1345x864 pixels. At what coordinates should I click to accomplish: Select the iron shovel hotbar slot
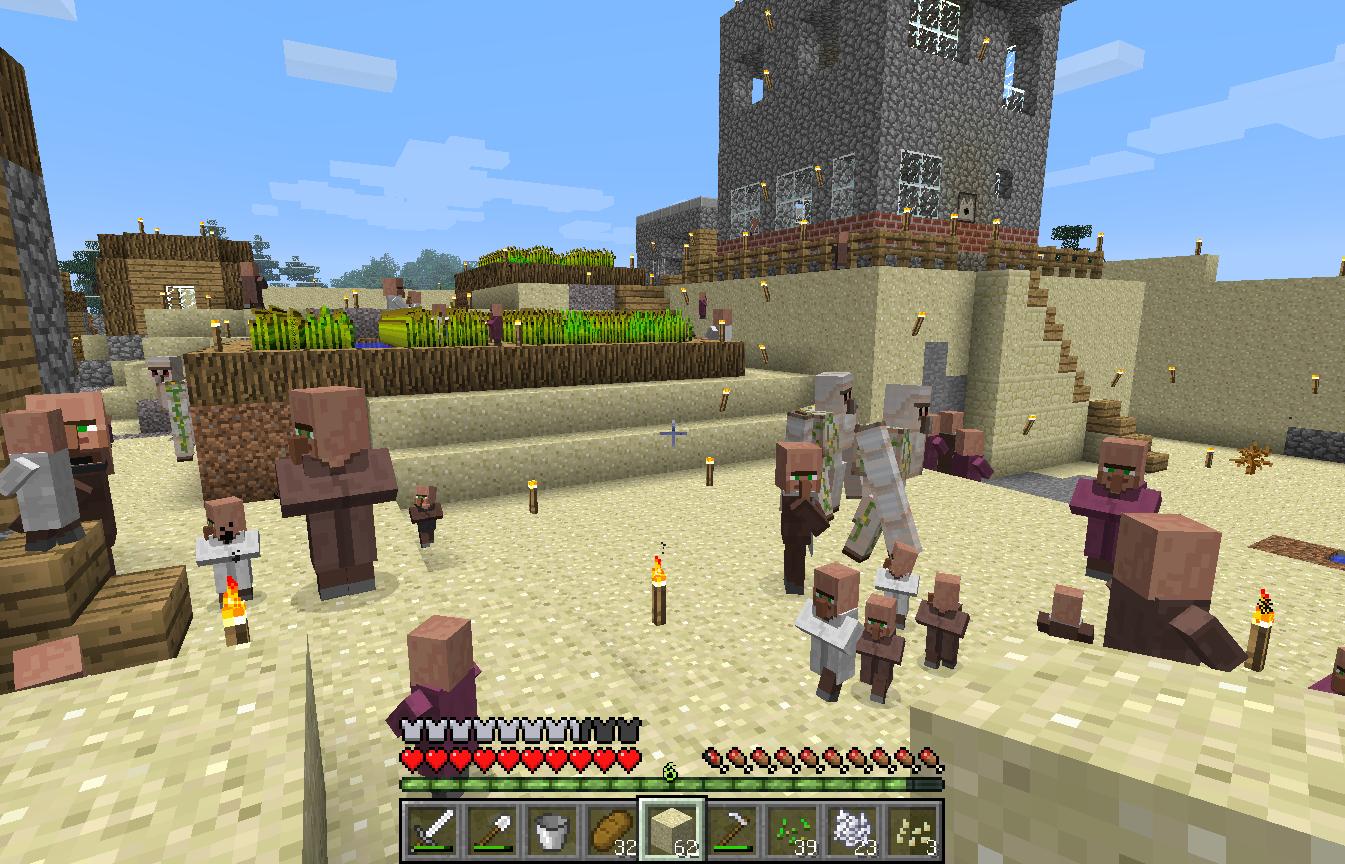(493, 829)
